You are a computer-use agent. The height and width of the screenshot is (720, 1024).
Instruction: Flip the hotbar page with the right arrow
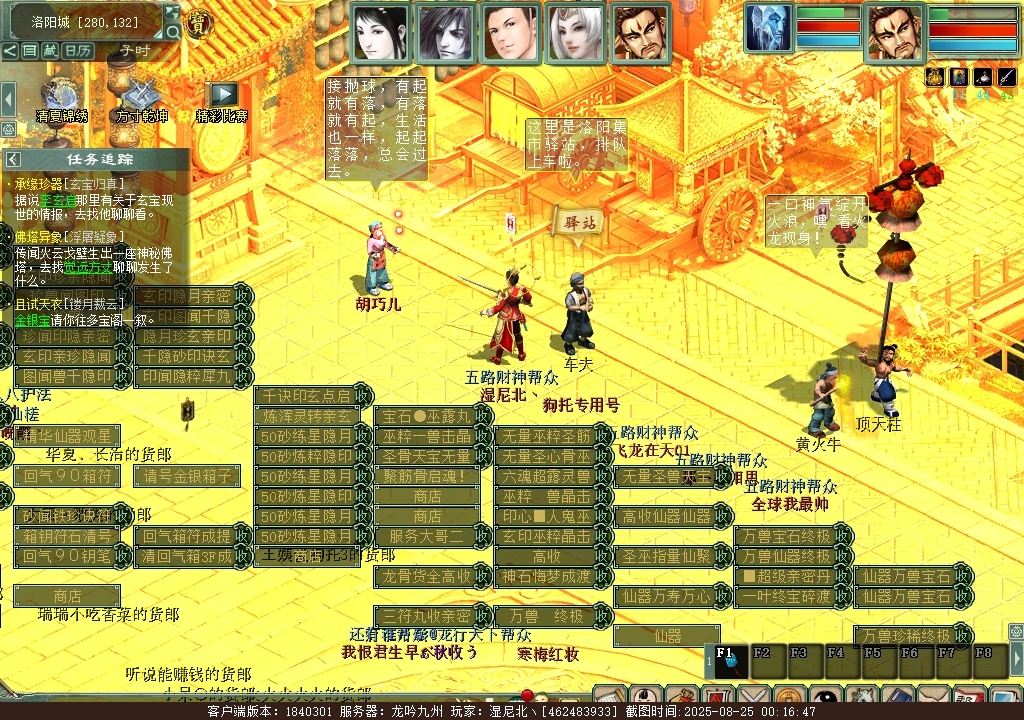[1016, 659]
